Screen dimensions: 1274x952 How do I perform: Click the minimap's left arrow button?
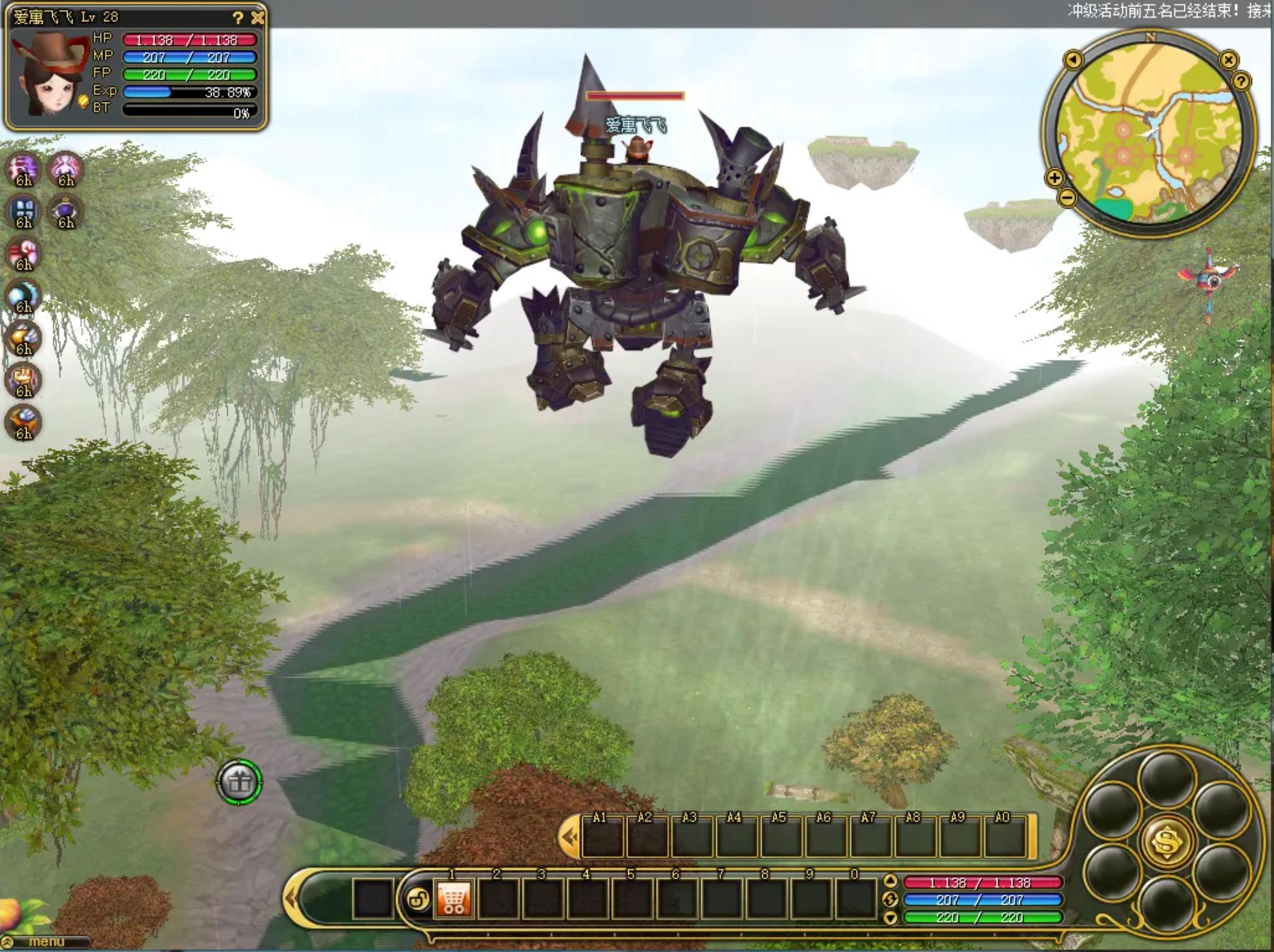[1073, 60]
